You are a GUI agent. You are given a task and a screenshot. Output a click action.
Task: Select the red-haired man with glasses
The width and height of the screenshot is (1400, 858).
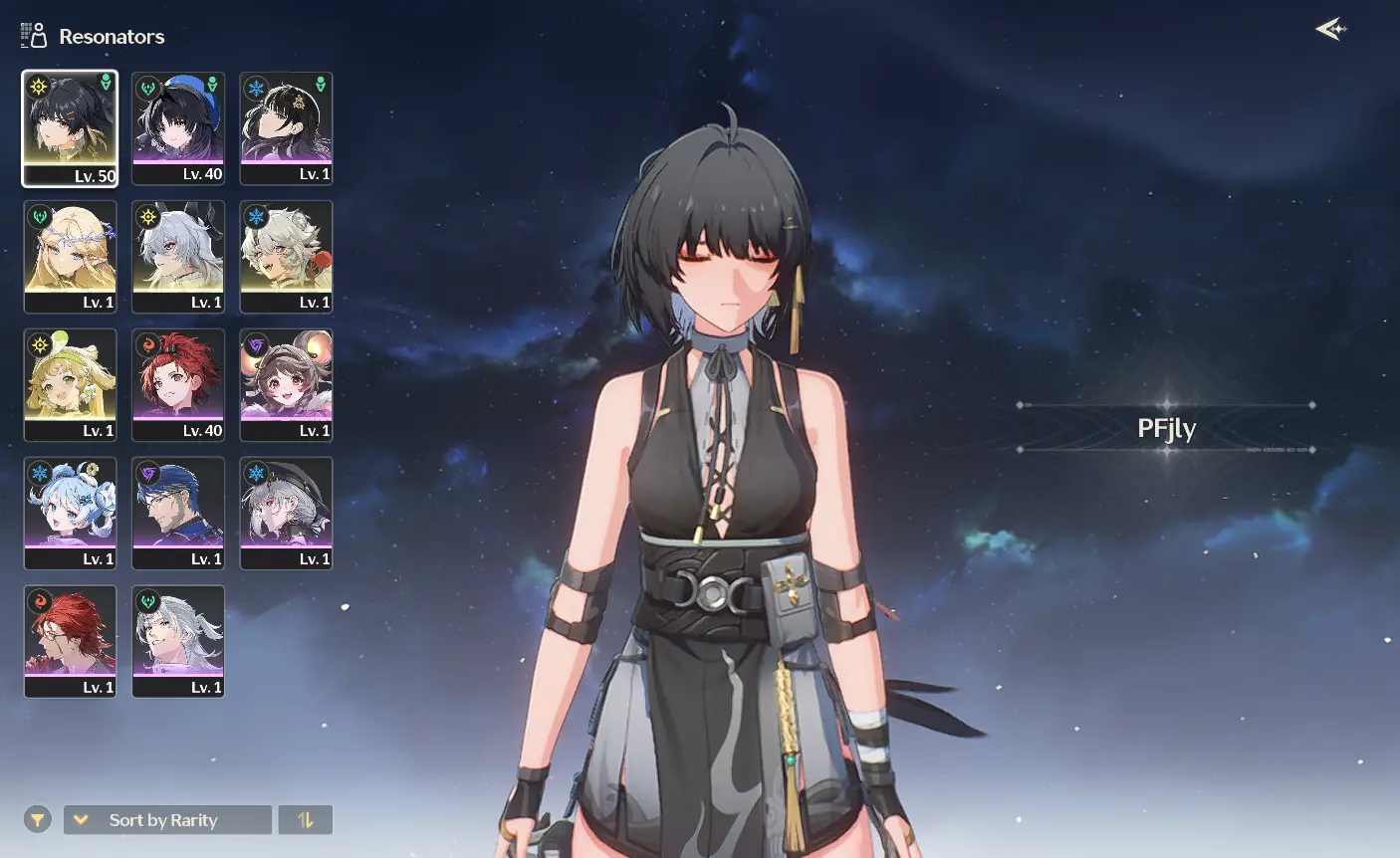70,642
